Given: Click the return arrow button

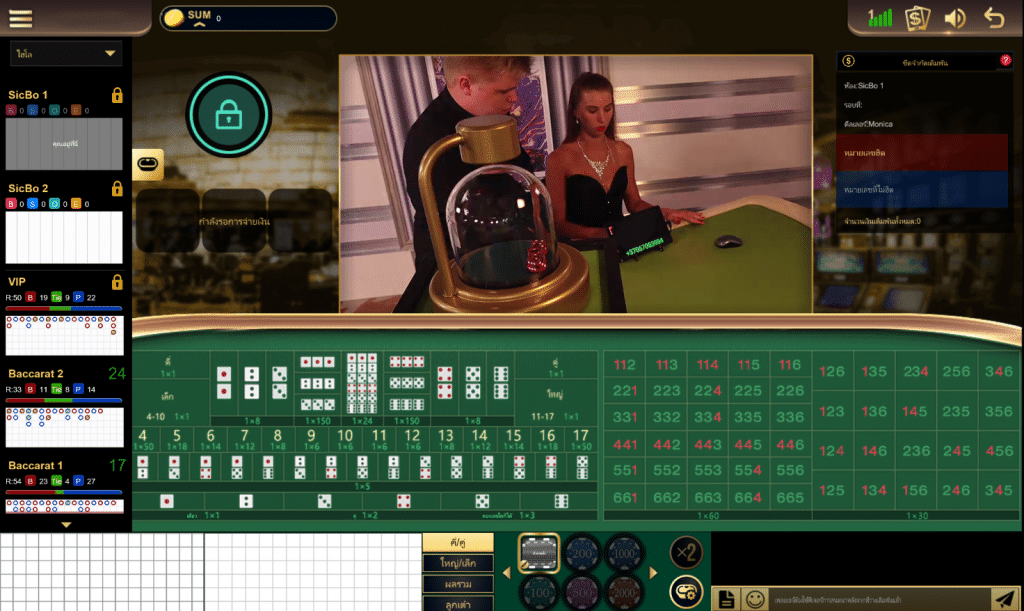Looking at the screenshot, I should (x=993, y=18).
